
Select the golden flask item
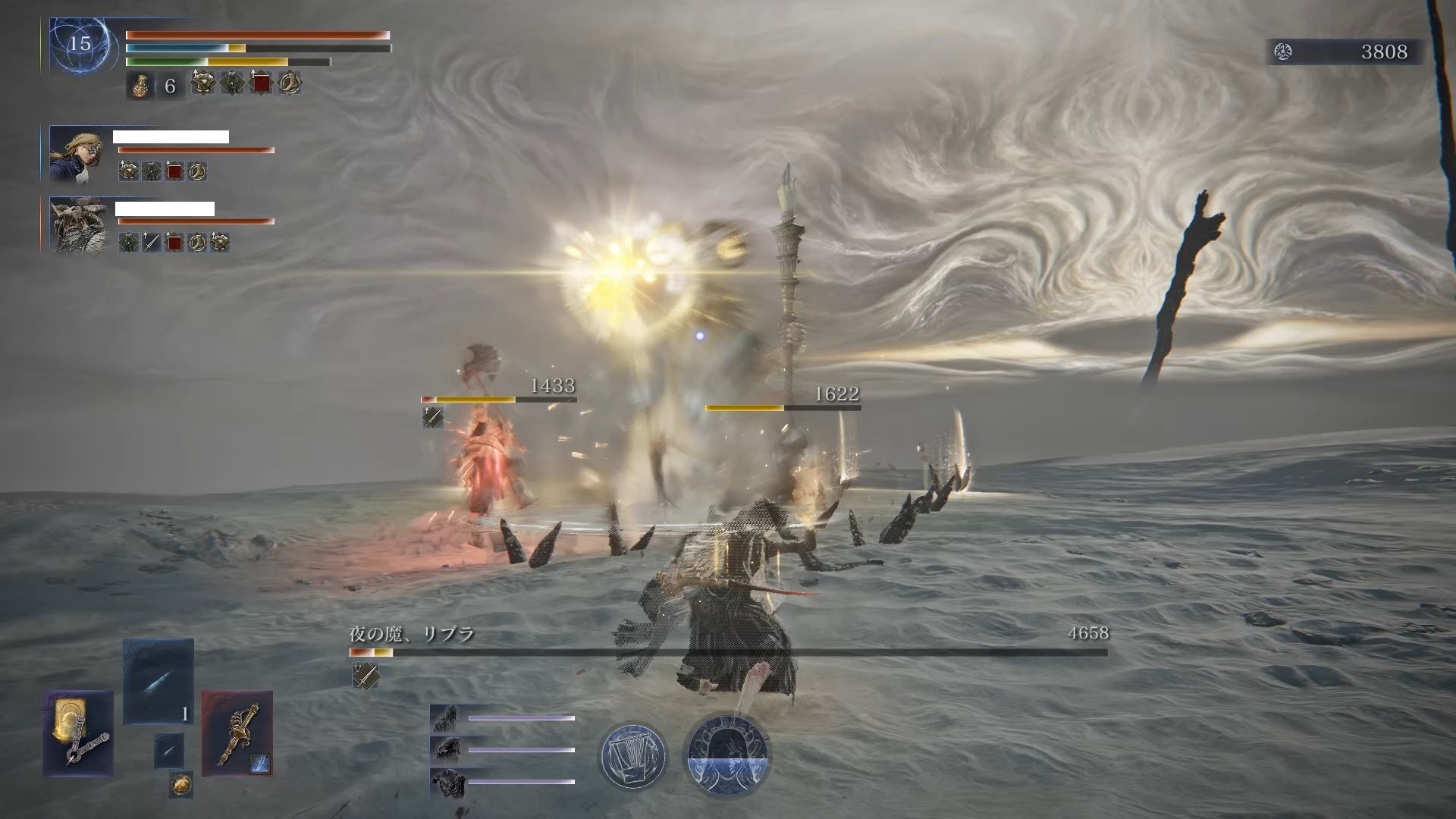[140, 86]
